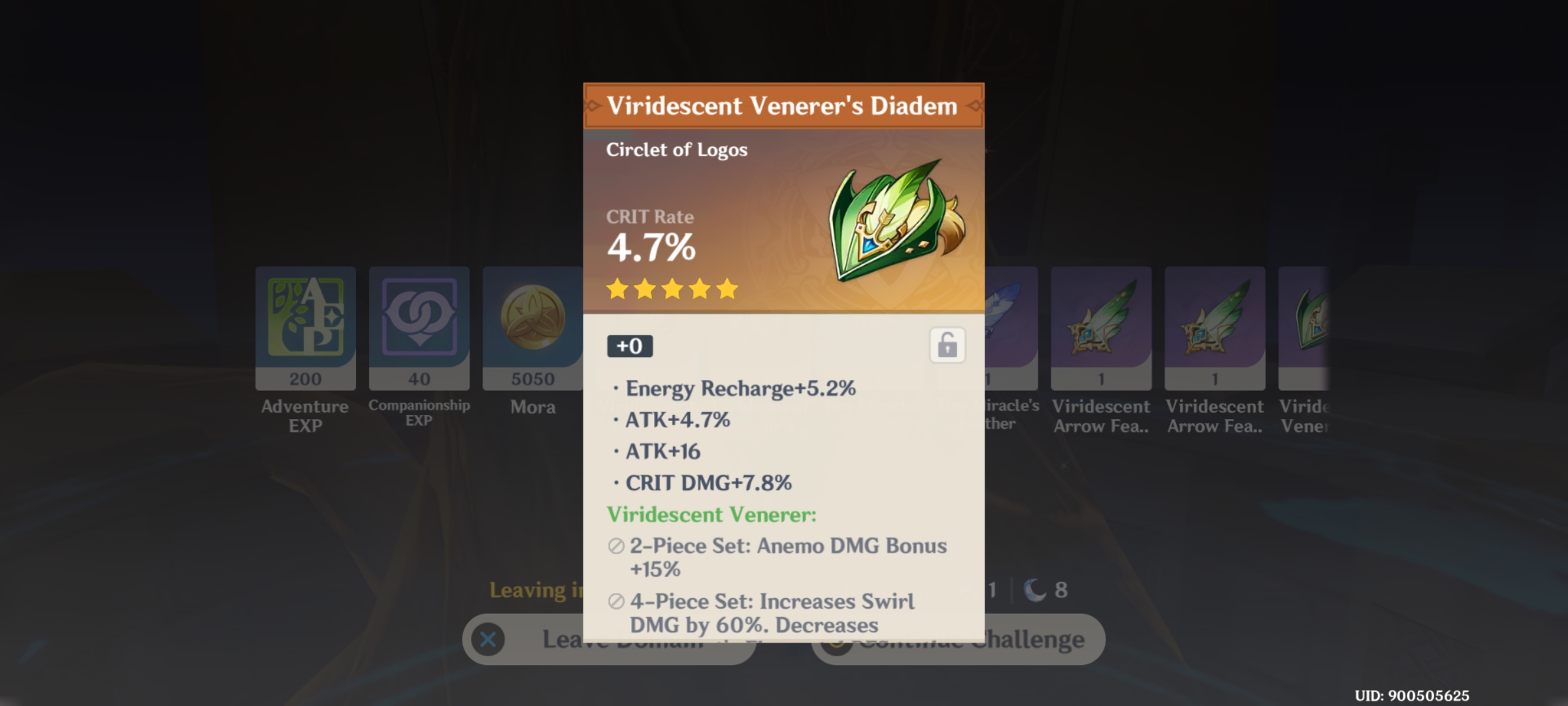Screen dimensions: 1568x706
Task: Select the first Viridescent Arrow Feather artifact
Action: (x=1101, y=327)
